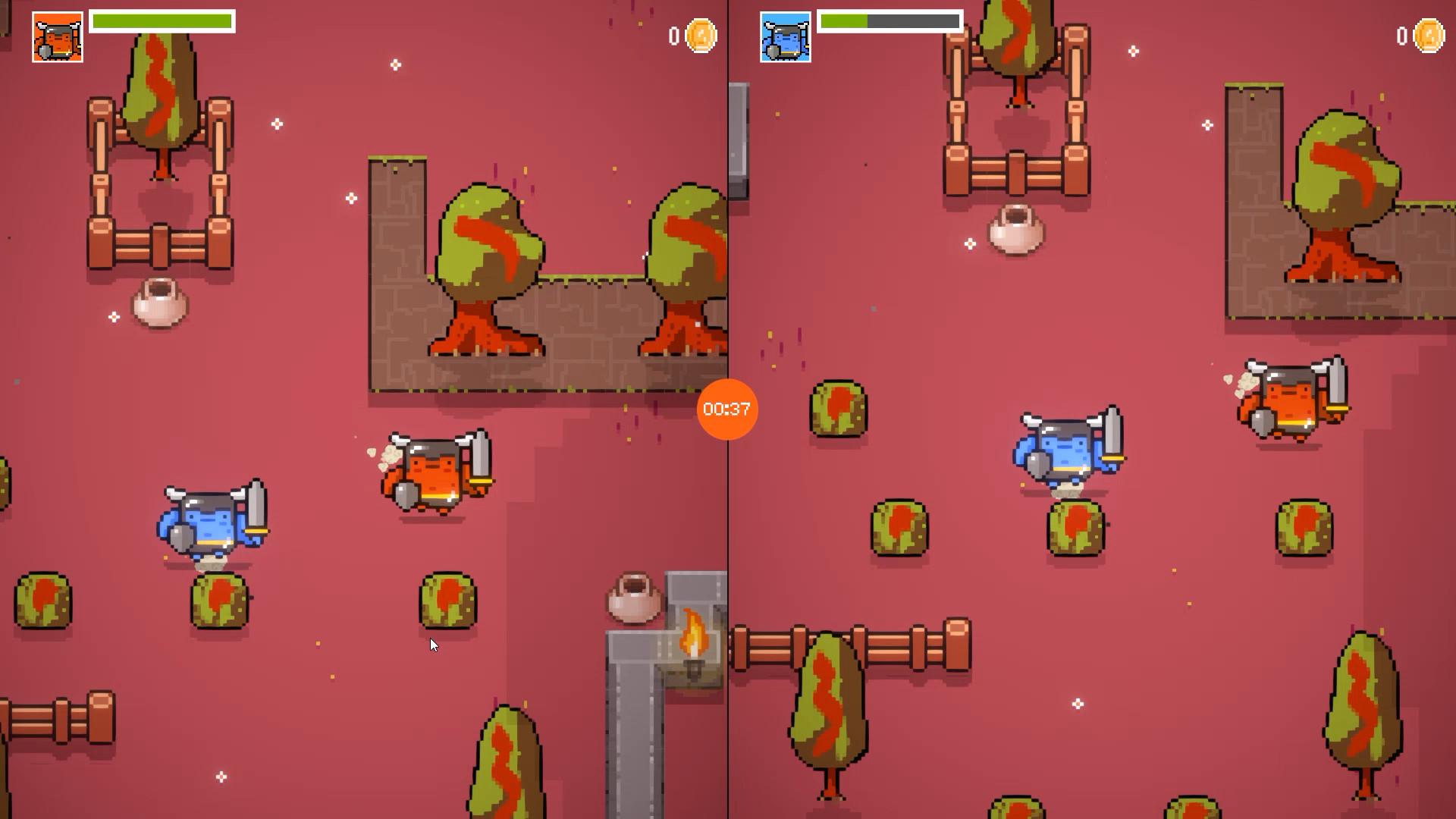
Task: Click the orange 00:37 match timer
Action: tap(726, 409)
